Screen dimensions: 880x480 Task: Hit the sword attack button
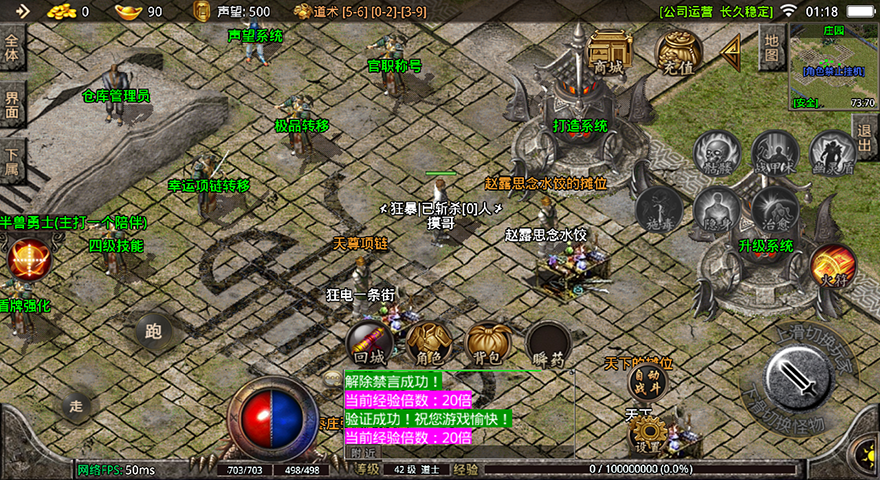(799, 378)
